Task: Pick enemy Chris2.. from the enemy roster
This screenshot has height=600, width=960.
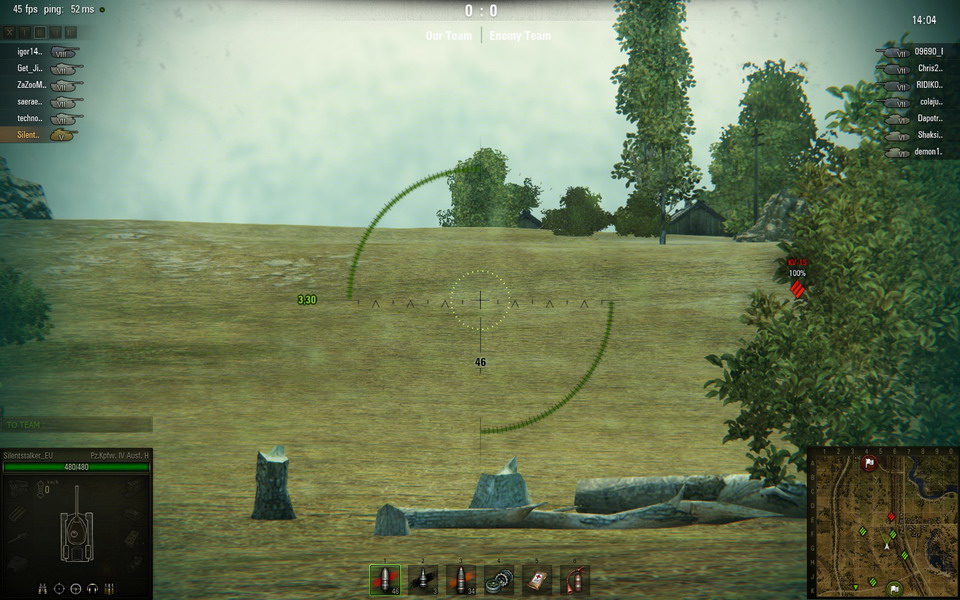Action: tap(930, 69)
